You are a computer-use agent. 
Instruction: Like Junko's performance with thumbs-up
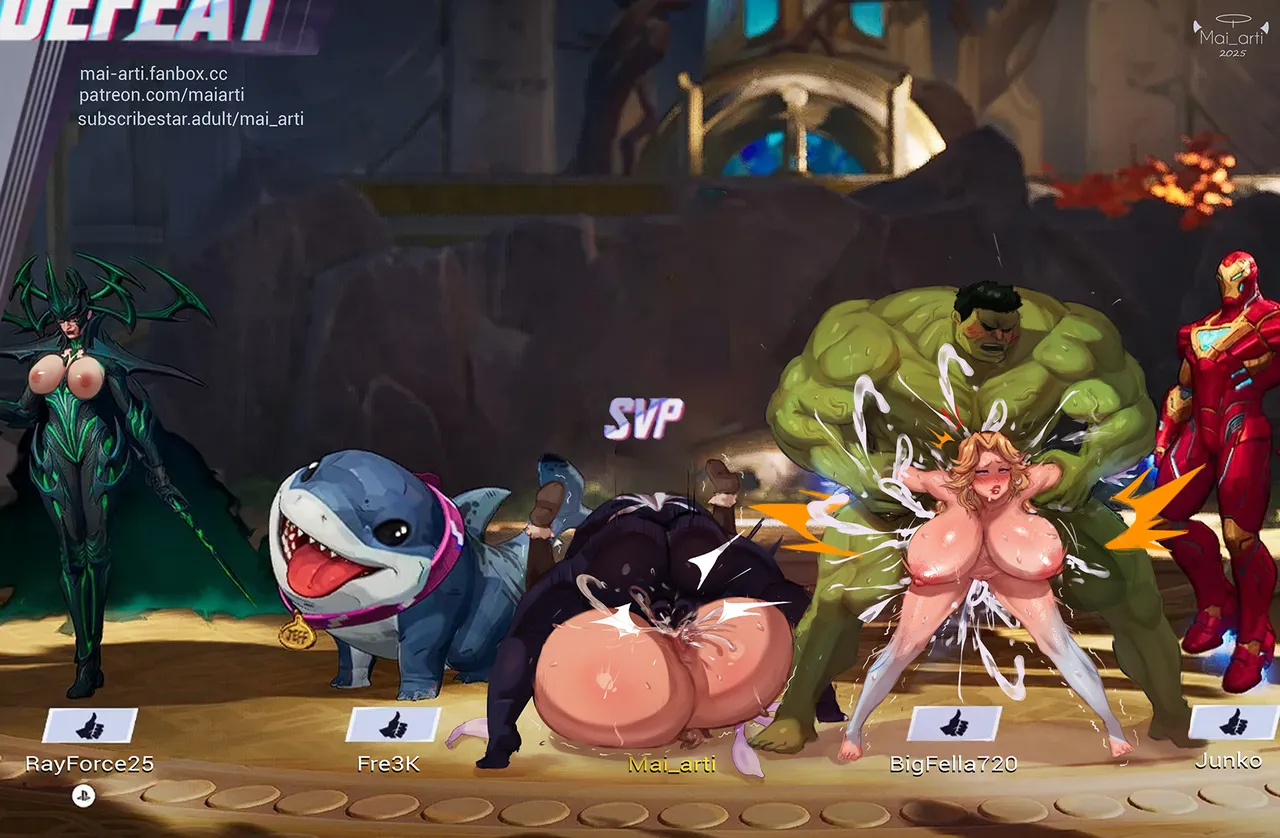1233,722
